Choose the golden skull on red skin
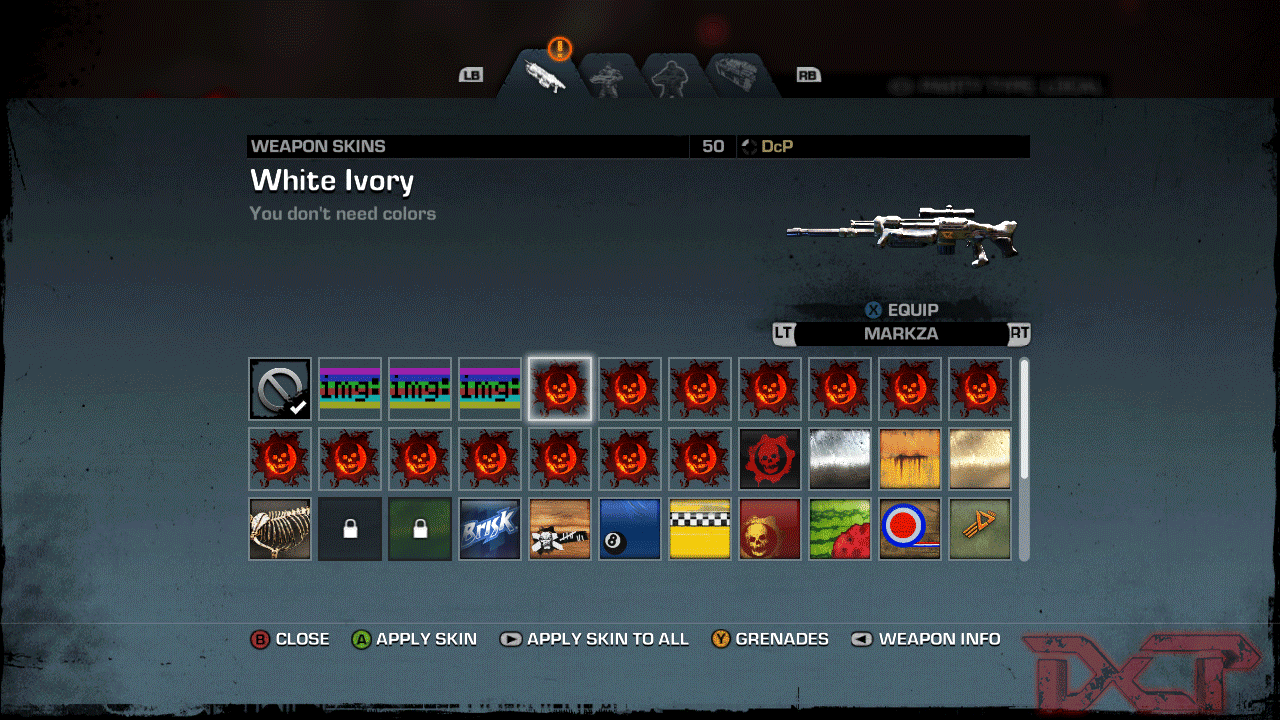Viewport: 1280px width, 720px height. pos(770,529)
